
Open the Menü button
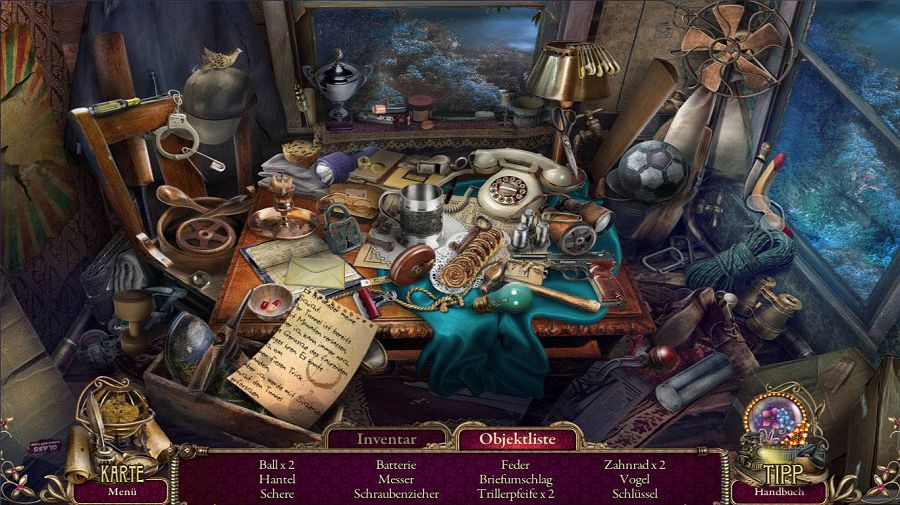[121, 491]
